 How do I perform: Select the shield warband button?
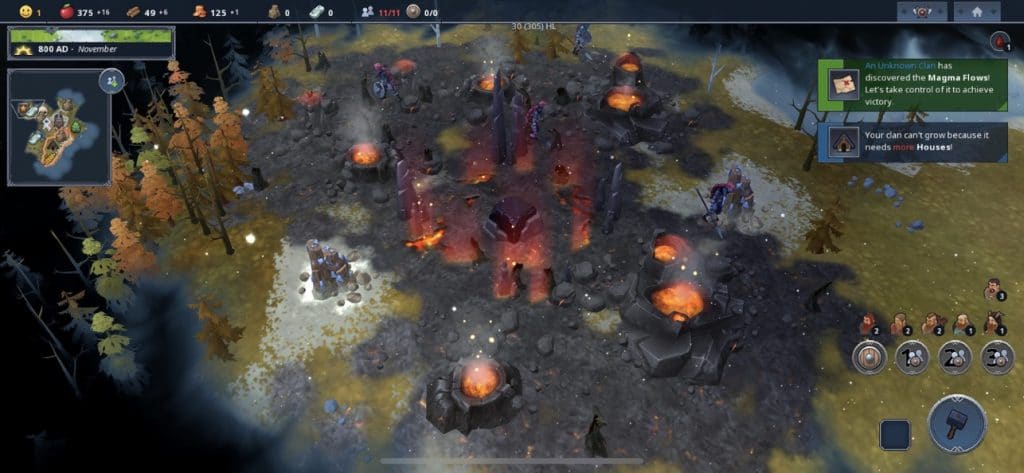click(870, 357)
